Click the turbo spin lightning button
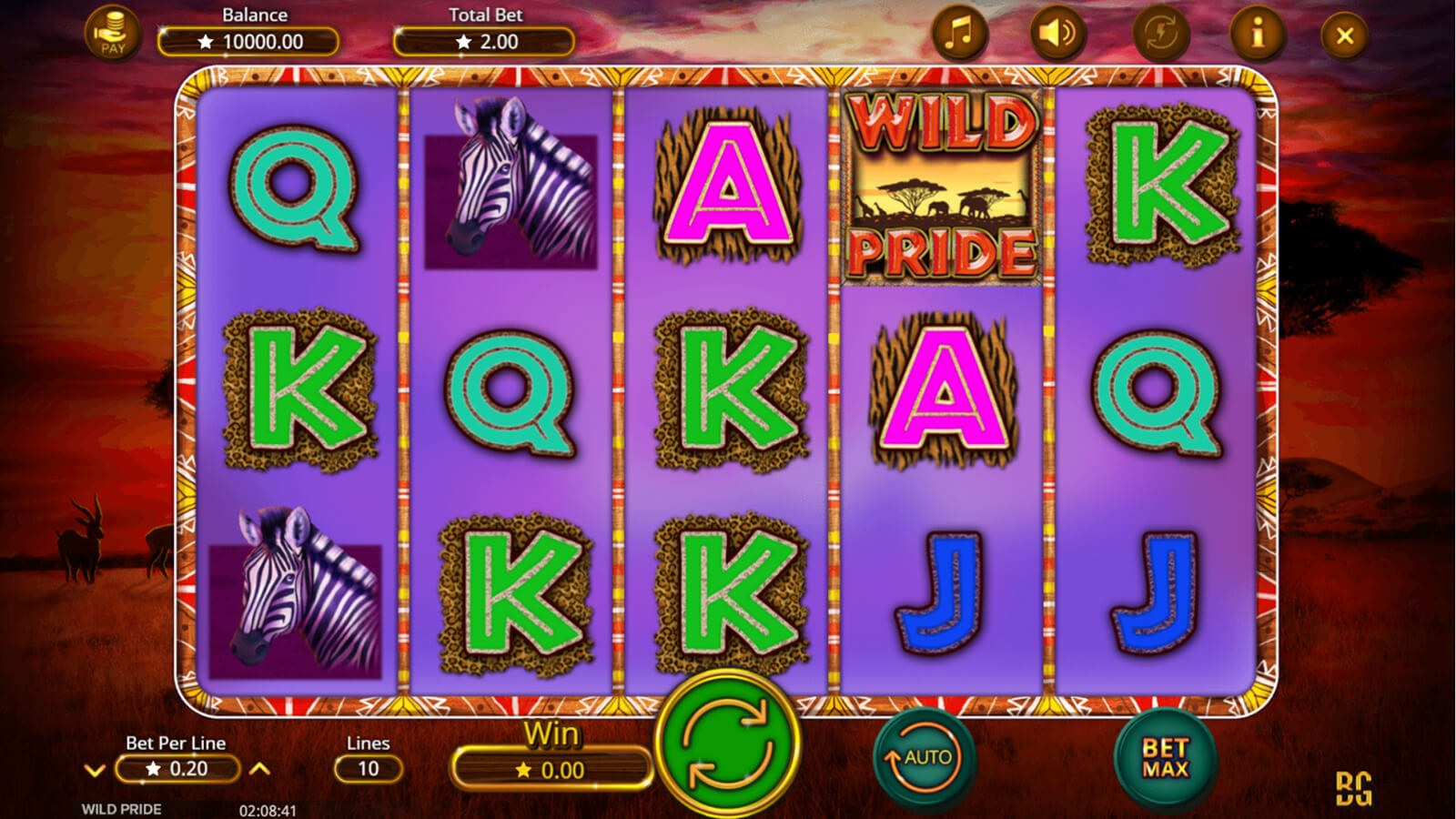Image resolution: width=1456 pixels, height=819 pixels. coord(1161,35)
